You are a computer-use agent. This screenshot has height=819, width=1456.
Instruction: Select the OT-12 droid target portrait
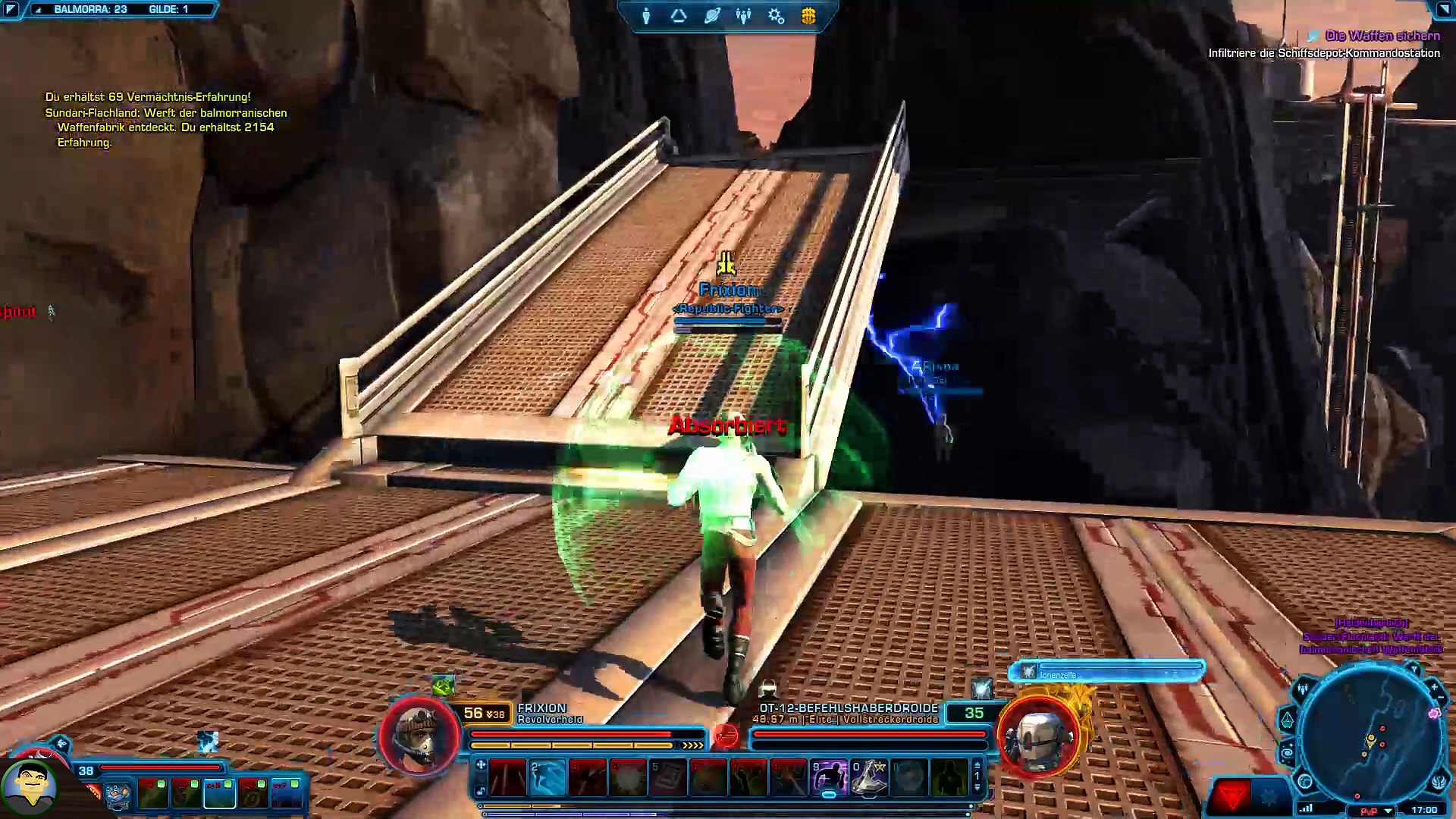click(x=1039, y=736)
